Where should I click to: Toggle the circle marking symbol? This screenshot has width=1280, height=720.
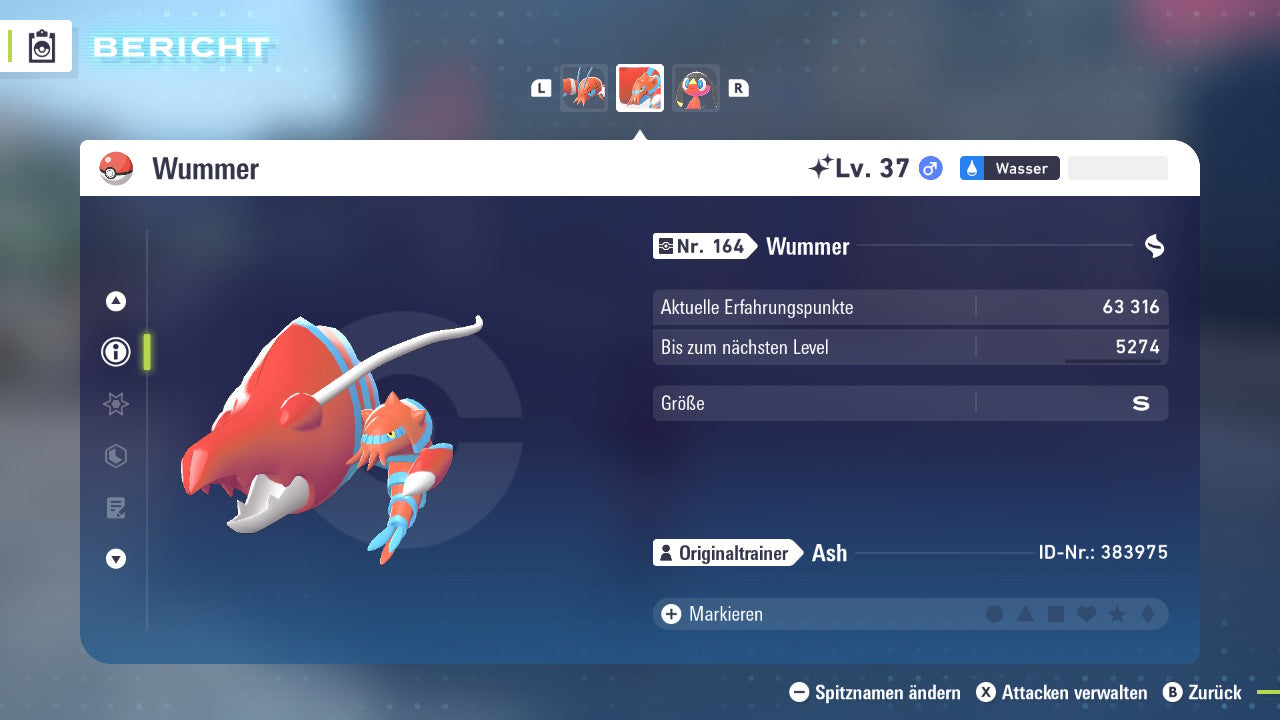pos(995,614)
